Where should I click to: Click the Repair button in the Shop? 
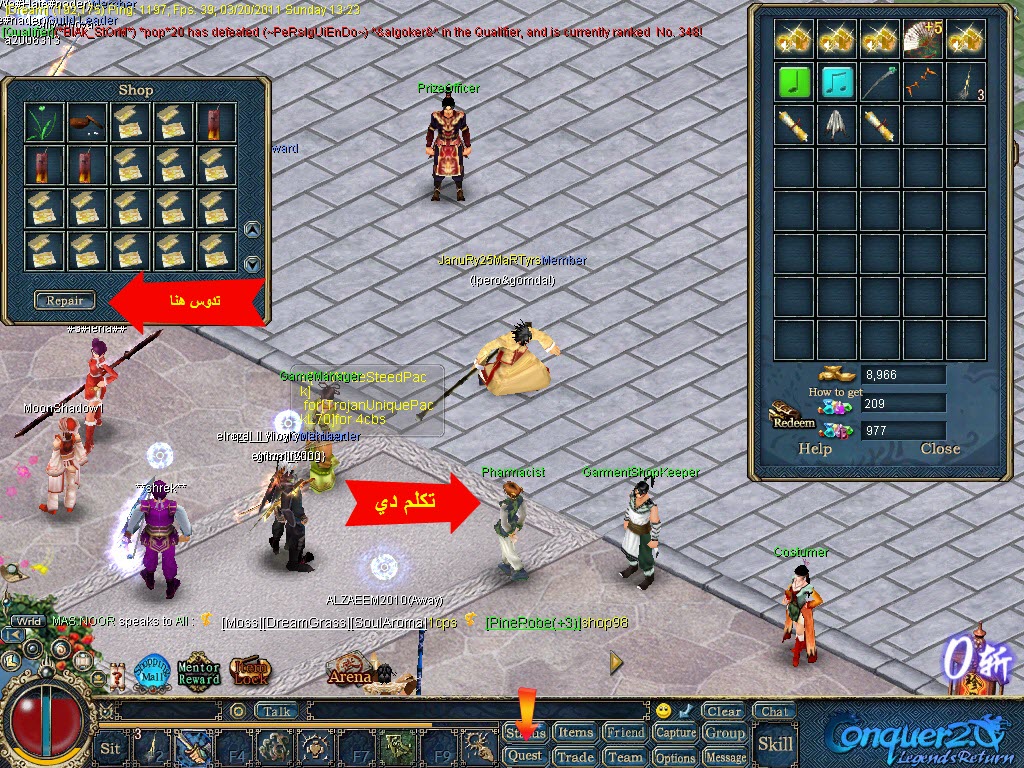pyautogui.click(x=65, y=300)
